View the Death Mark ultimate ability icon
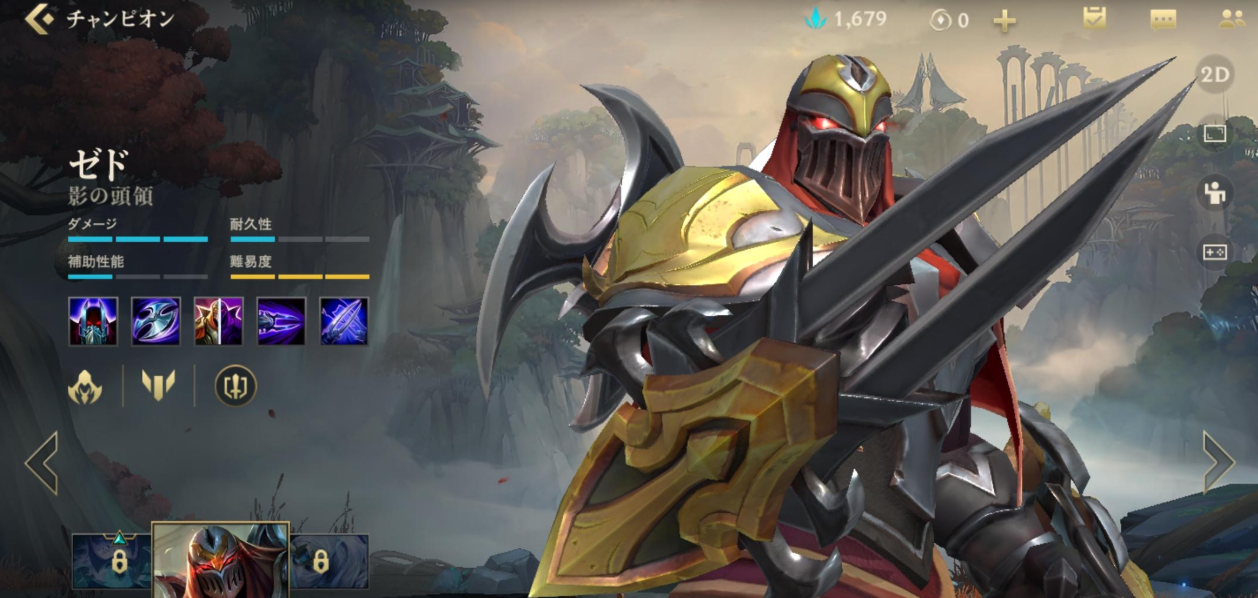1258x598 pixels. click(x=344, y=321)
